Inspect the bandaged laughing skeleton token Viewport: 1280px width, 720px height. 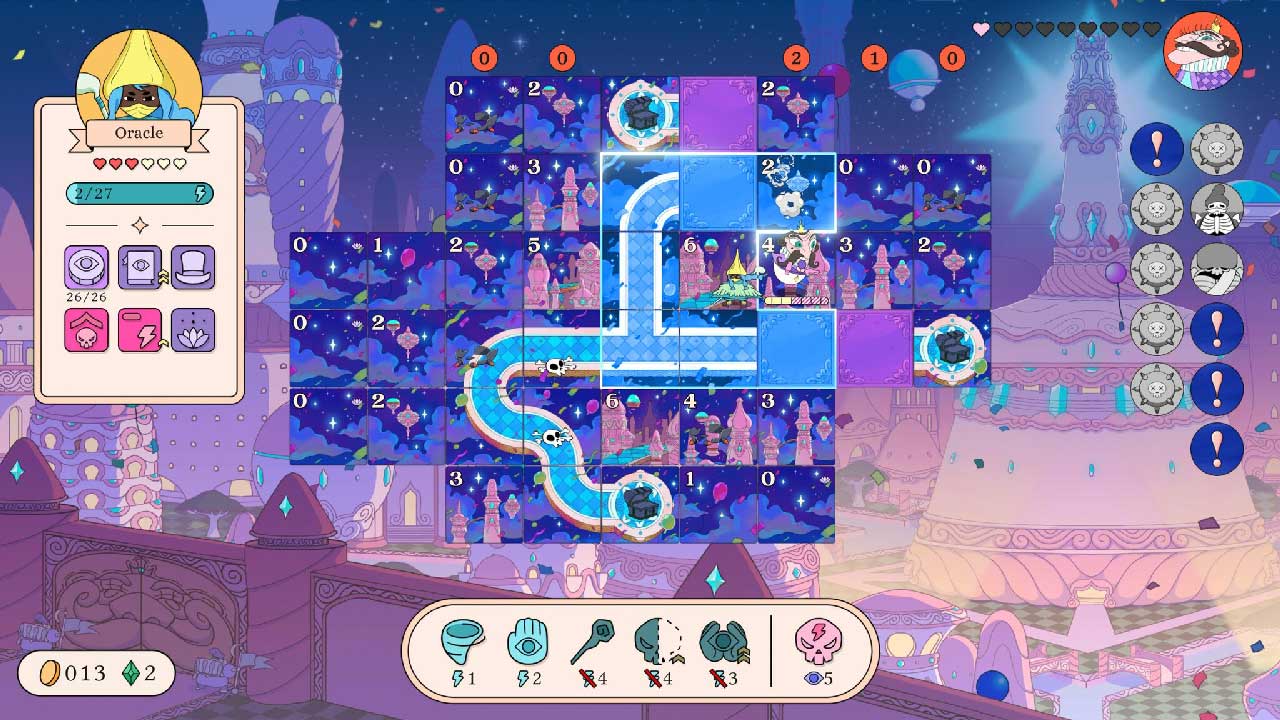(1217, 269)
